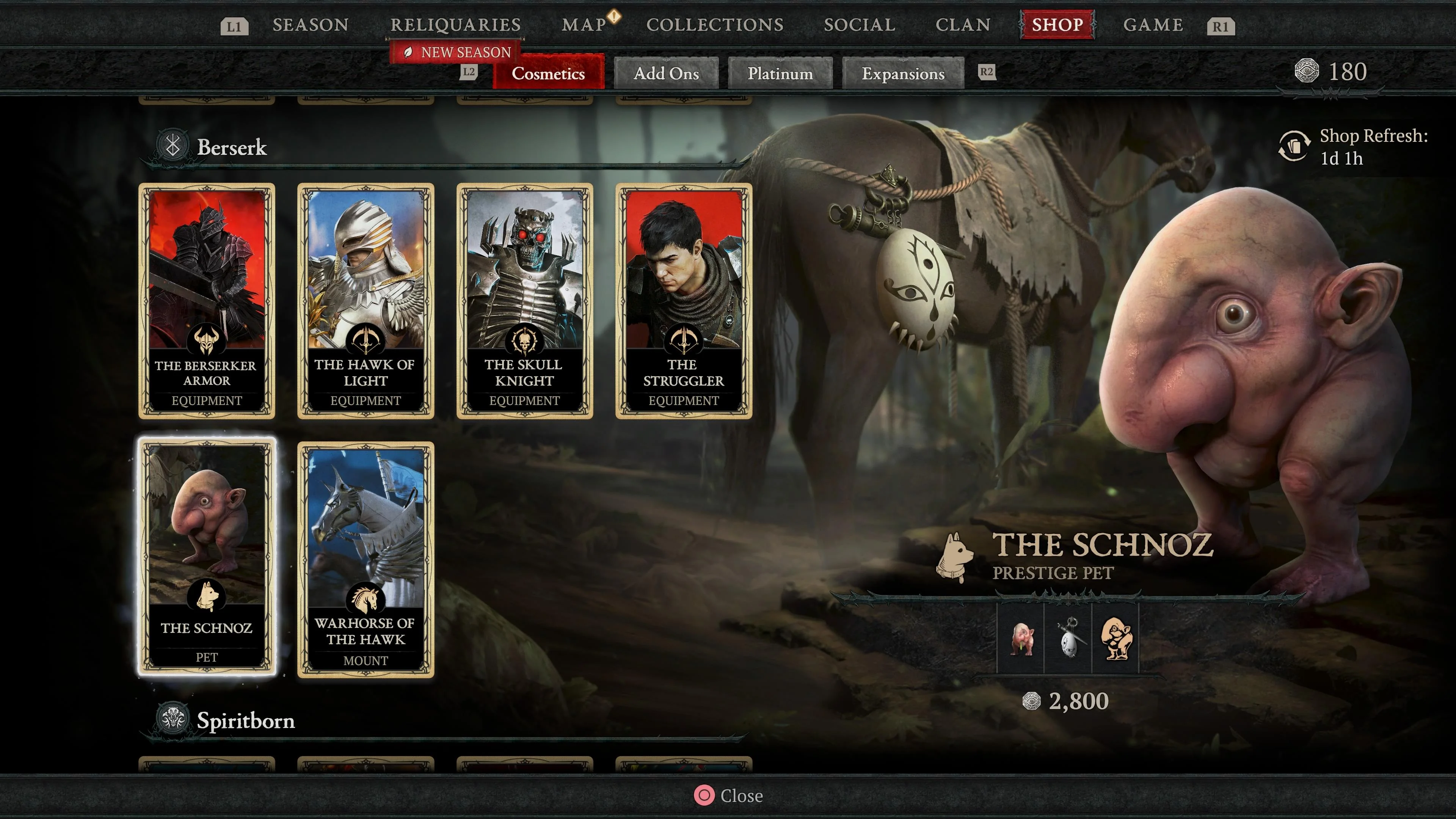This screenshot has width=1456, height=819.
Task: Select the Shop tab
Action: pos(1057,25)
